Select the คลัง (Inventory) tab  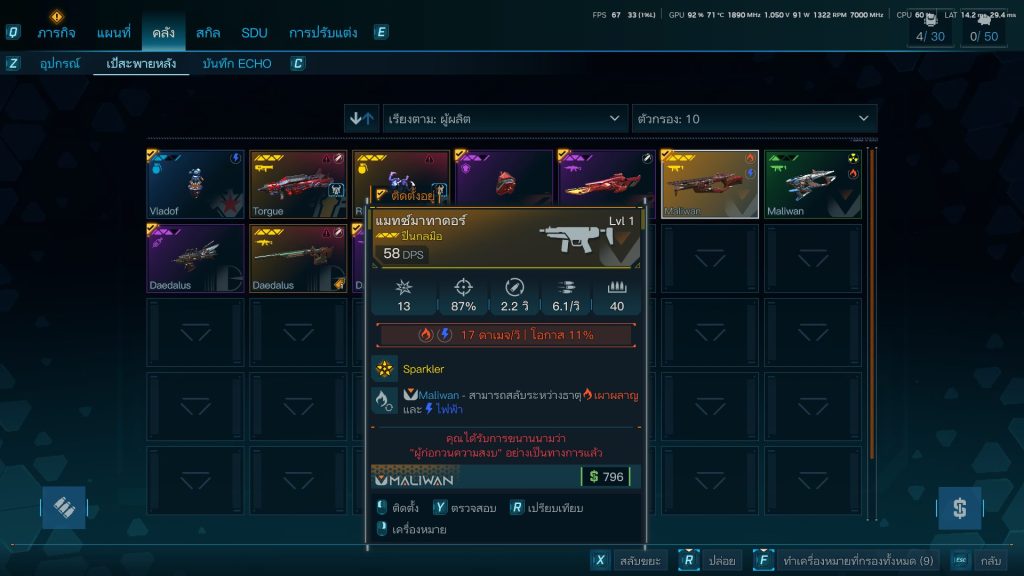coord(163,32)
